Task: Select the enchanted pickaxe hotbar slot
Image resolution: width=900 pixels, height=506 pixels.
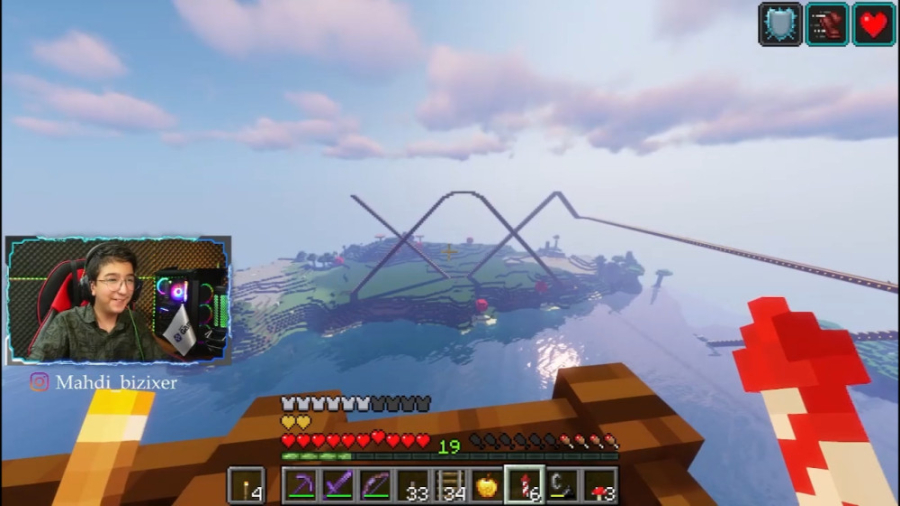Action: click(300, 486)
